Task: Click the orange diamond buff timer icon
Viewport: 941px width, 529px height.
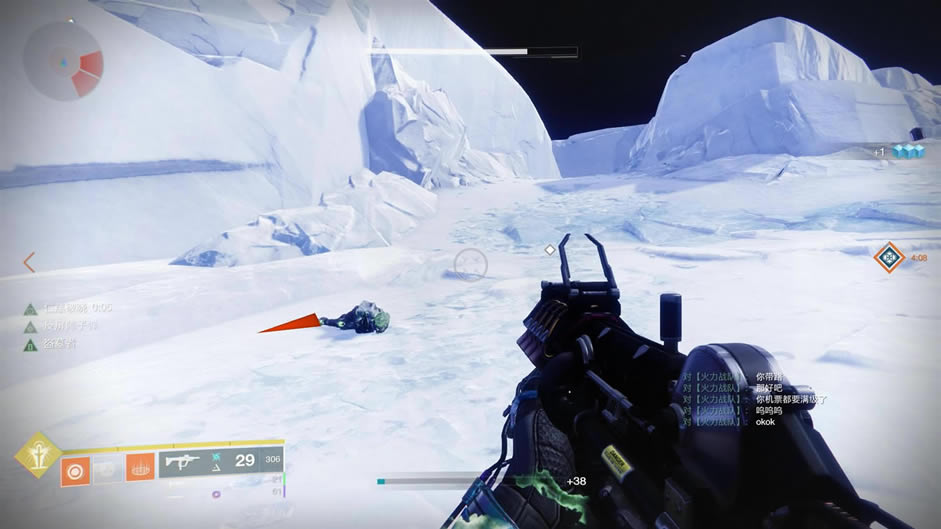Action: 888,257
